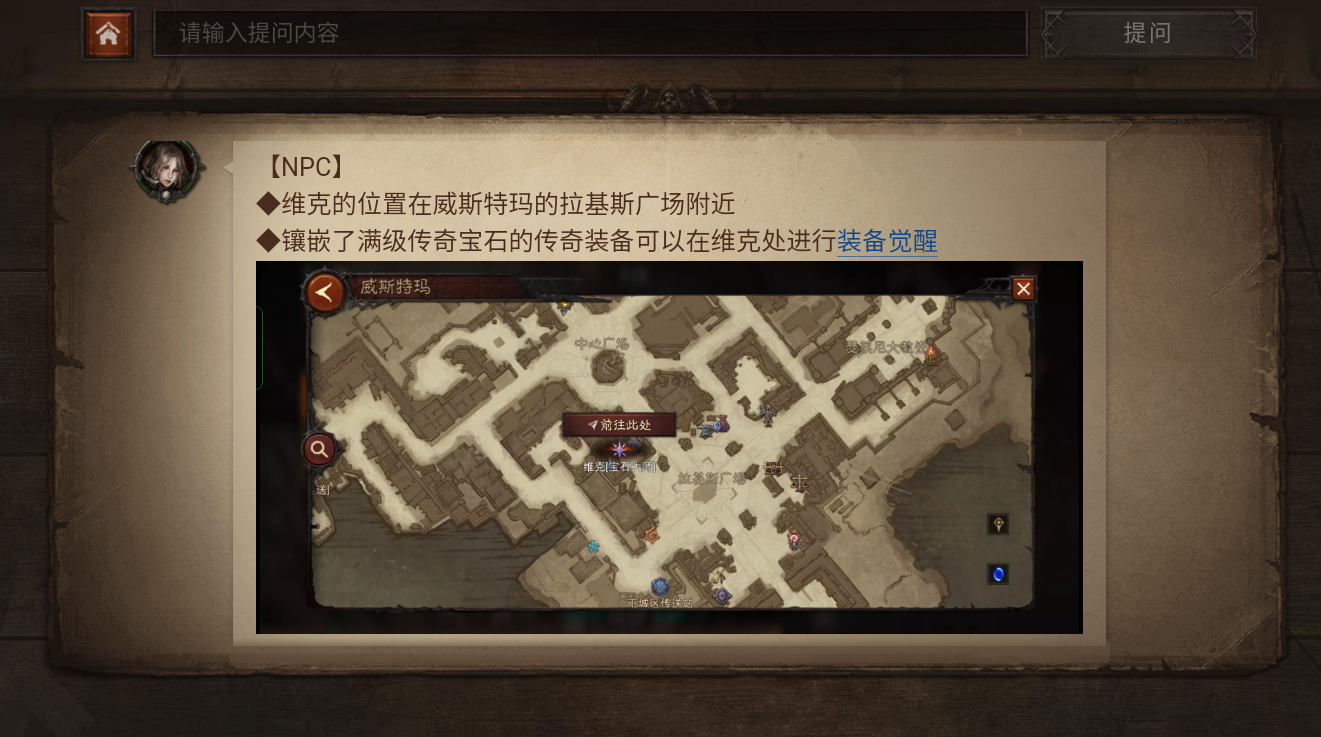Tap the red back arrow on the Westmarch map
The image size is (1321, 737).
[x=325, y=293]
